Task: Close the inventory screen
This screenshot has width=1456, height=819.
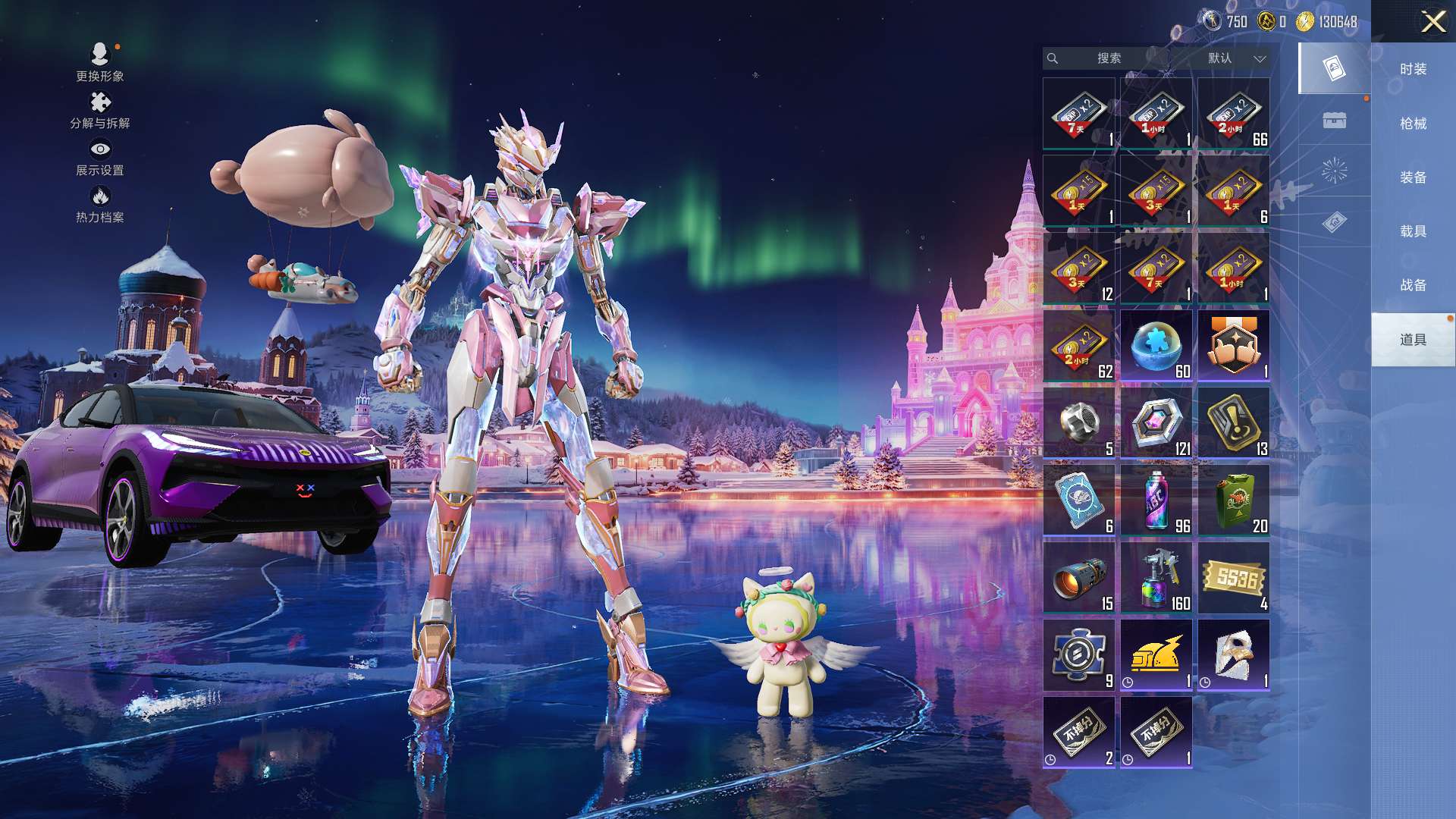Action: pos(1432,21)
